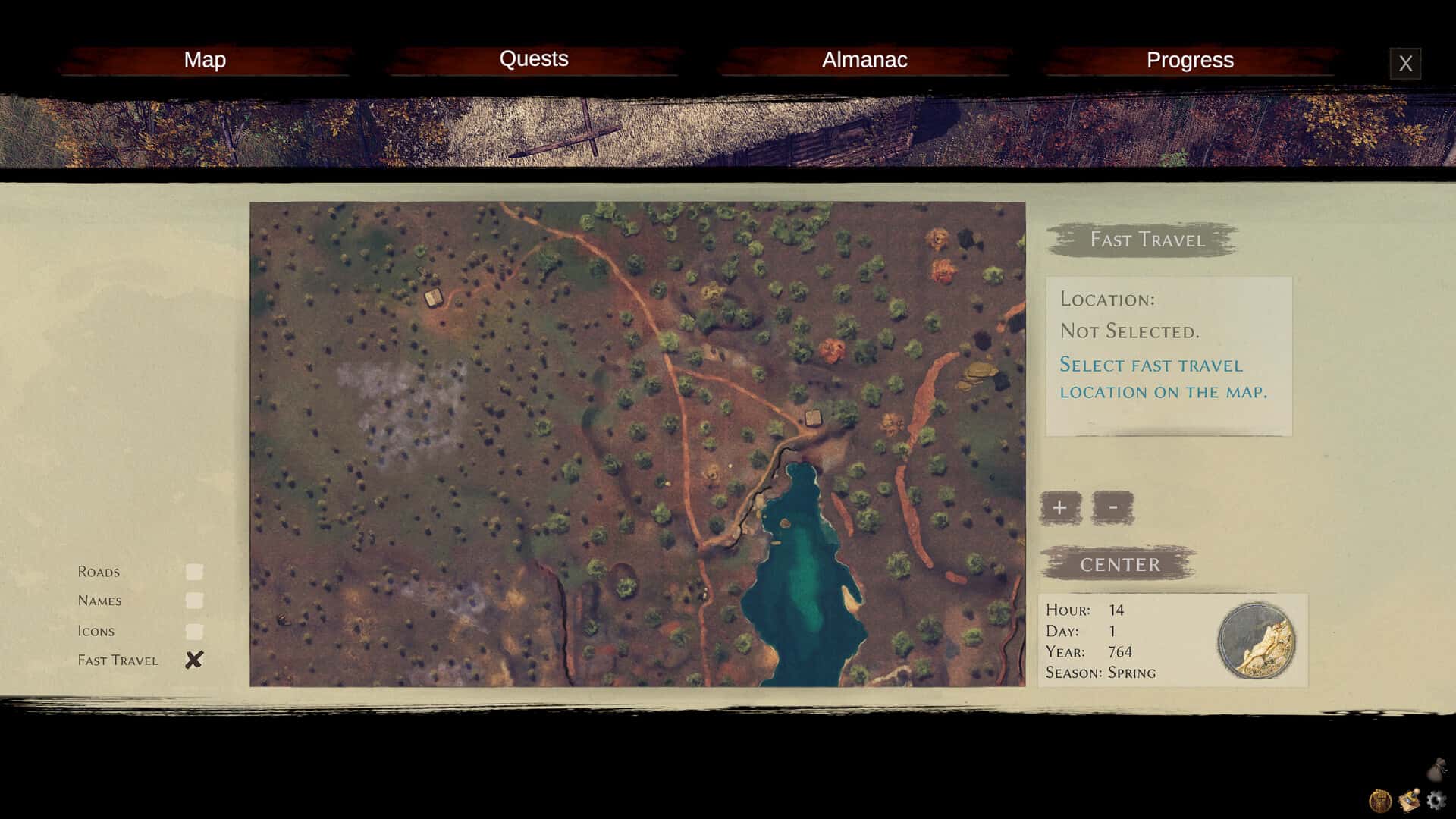
Task: Switch to the Quests tab
Action: pos(535,60)
